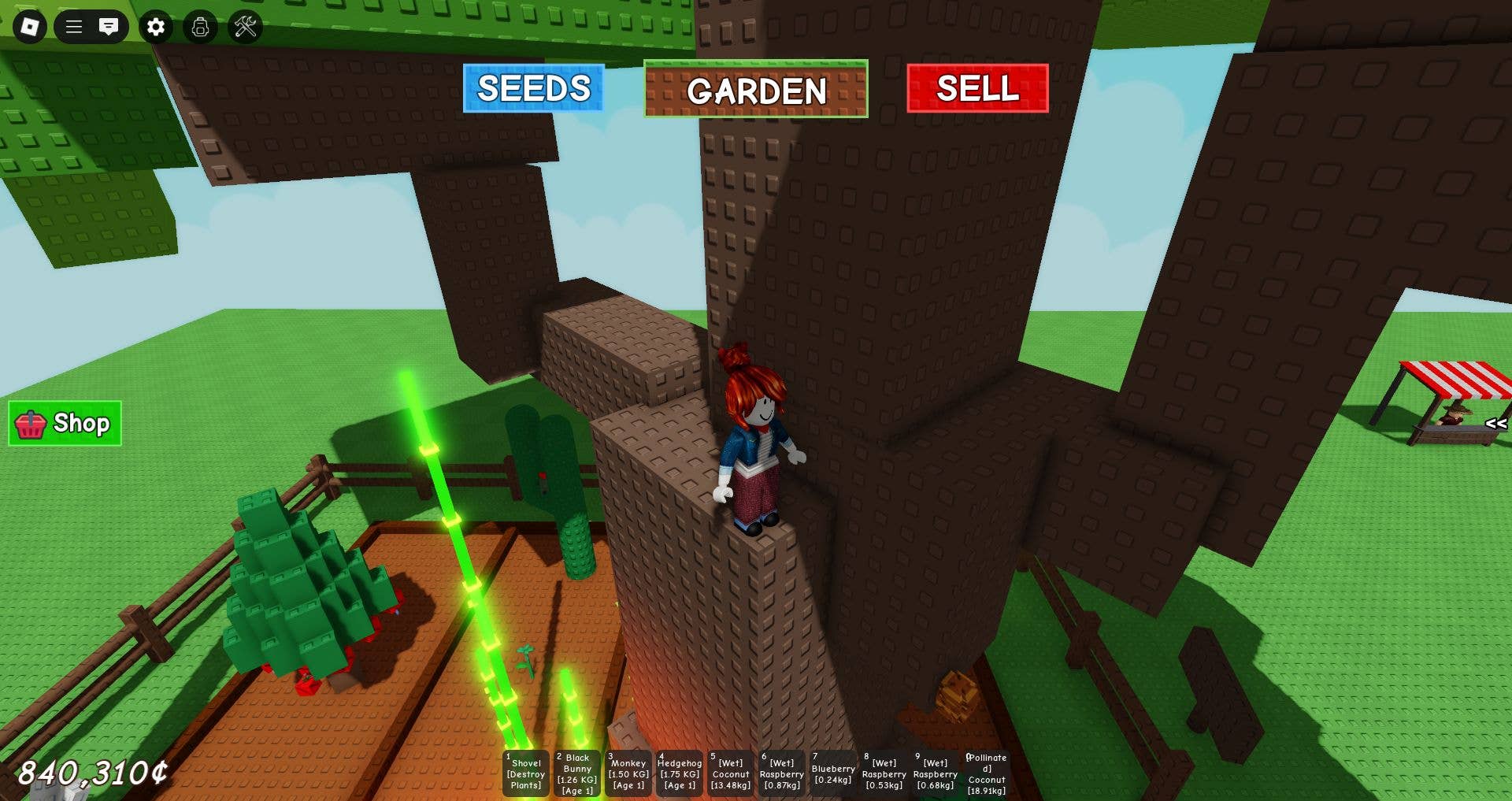Choose the Wet Raspberry 0.53kg slot
The image size is (1512, 801).
click(x=884, y=773)
